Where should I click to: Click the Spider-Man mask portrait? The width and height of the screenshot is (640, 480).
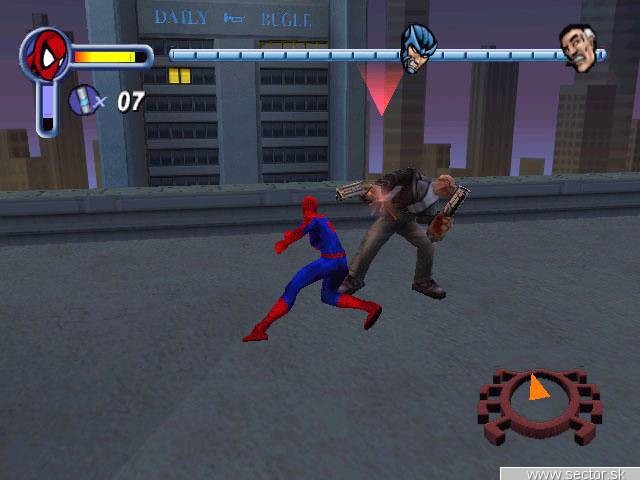pyautogui.click(x=45, y=55)
